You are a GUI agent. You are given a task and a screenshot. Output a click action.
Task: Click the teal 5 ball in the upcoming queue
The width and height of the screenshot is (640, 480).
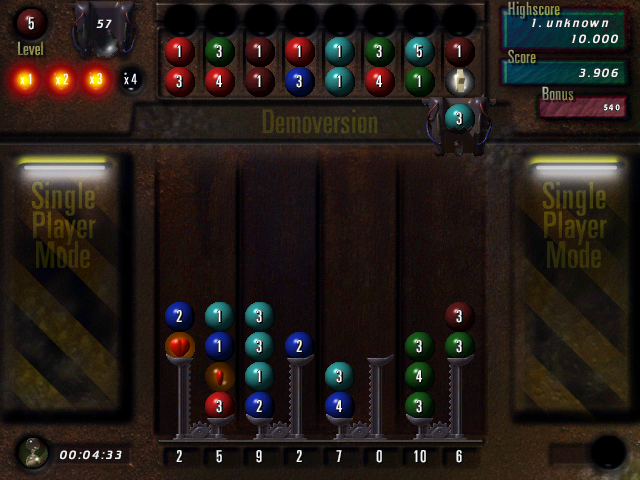click(419, 51)
